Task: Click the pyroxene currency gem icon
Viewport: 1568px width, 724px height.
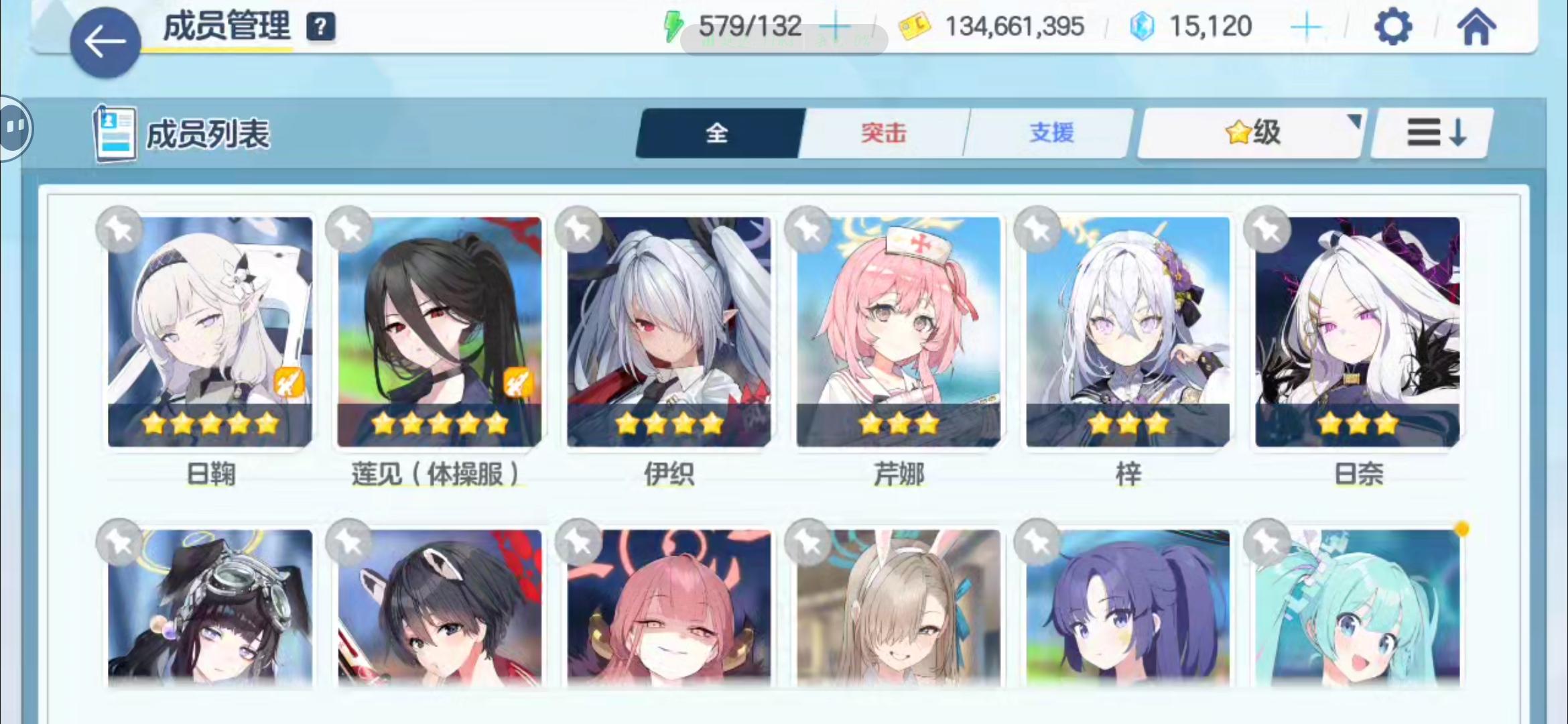Action: pyautogui.click(x=1143, y=25)
